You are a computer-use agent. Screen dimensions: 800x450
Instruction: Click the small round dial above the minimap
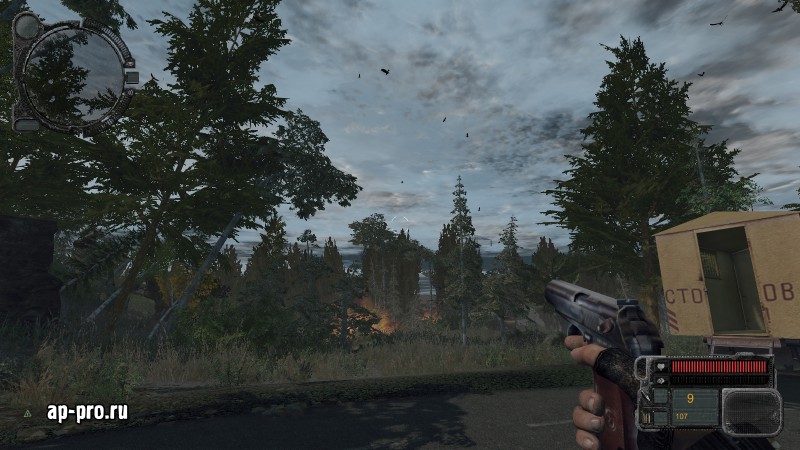point(27,25)
